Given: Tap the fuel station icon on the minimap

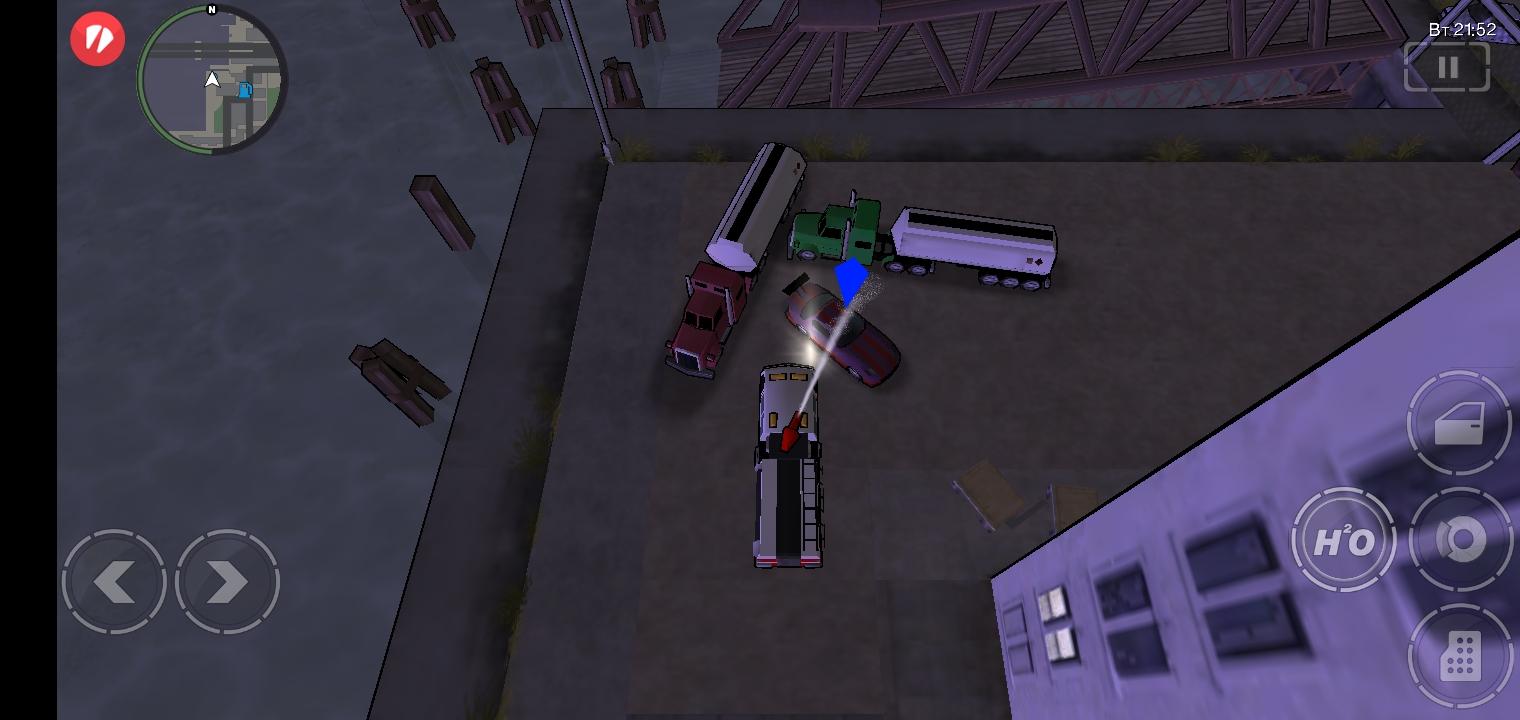Looking at the screenshot, I should 243,89.
